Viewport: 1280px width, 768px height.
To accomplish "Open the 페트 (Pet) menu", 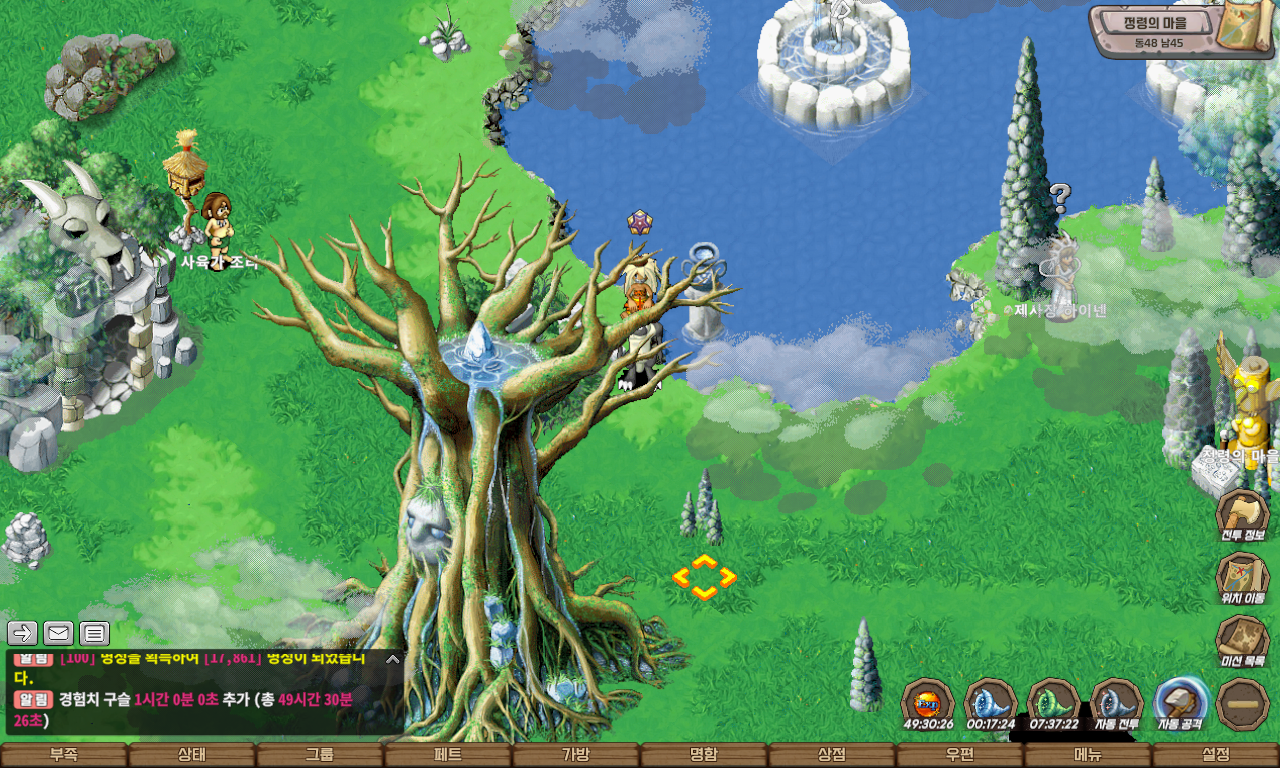I will (448, 755).
